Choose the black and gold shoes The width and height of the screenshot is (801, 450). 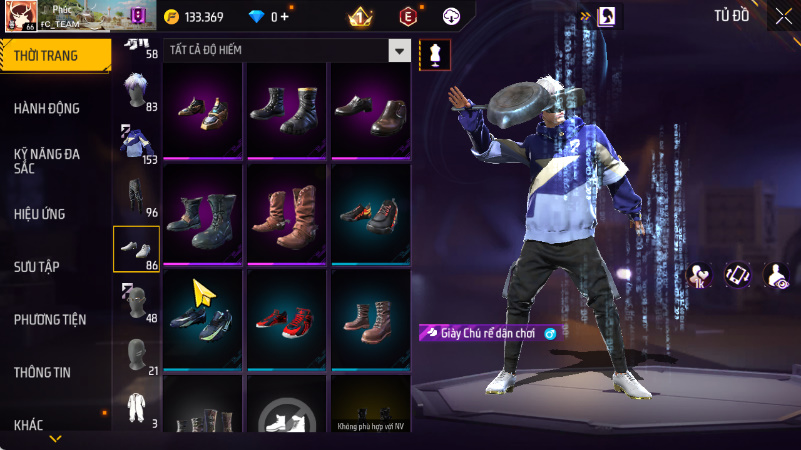coord(204,108)
